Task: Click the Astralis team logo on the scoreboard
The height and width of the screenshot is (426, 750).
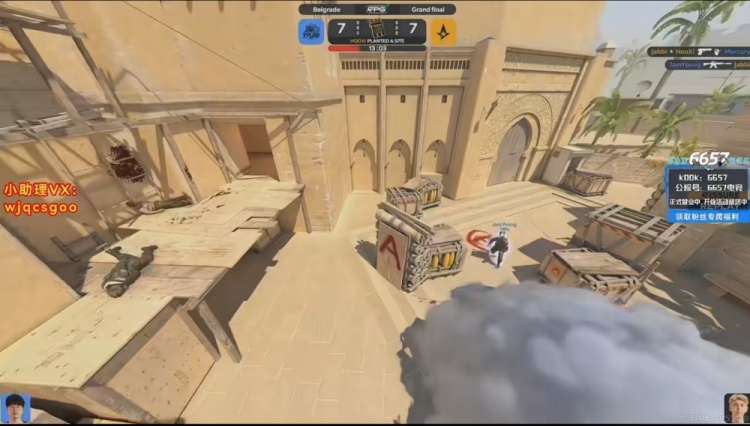Action: pyautogui.click(x=444, y=31)
